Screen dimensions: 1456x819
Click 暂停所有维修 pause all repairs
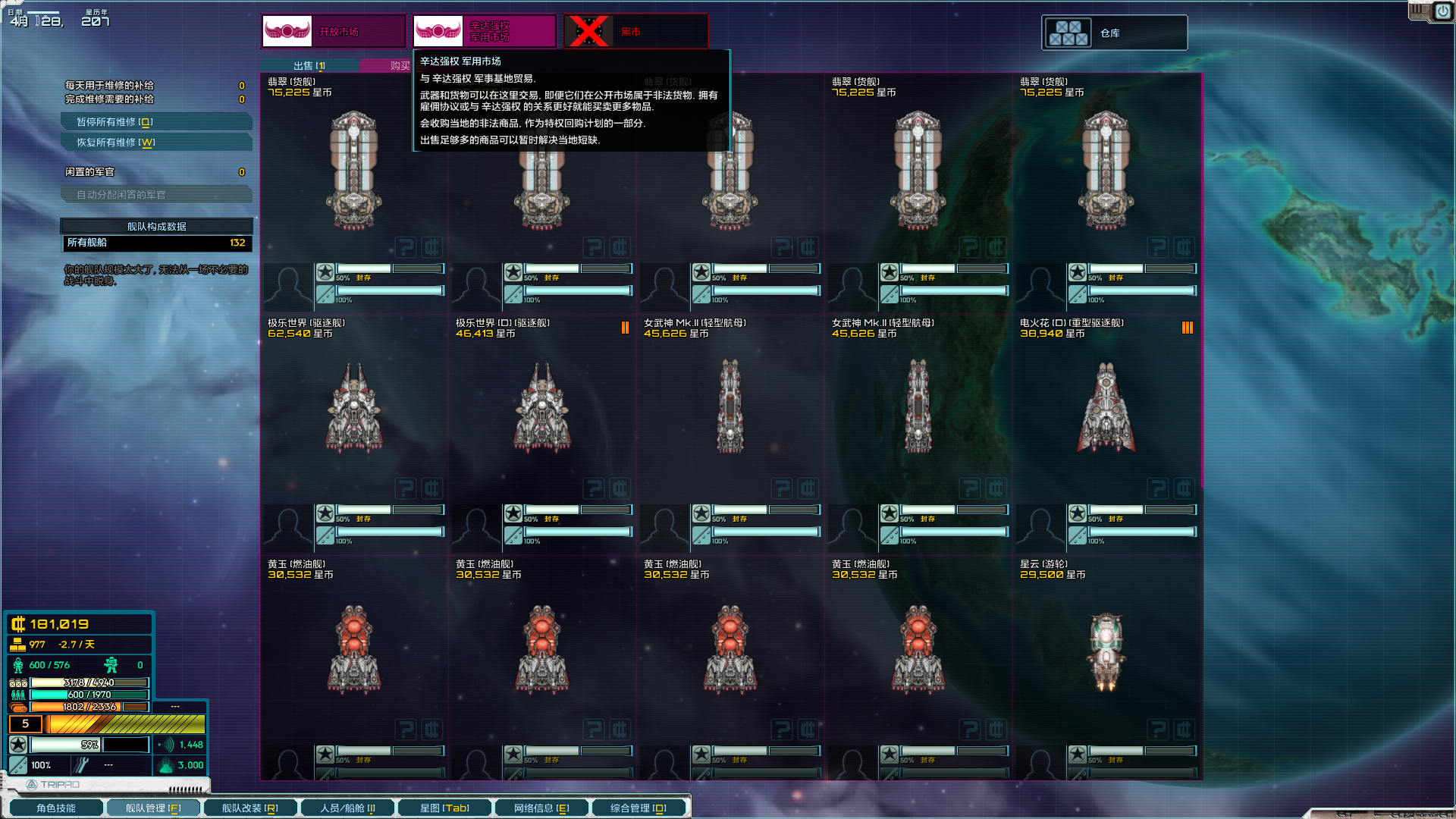coord(155,122)
